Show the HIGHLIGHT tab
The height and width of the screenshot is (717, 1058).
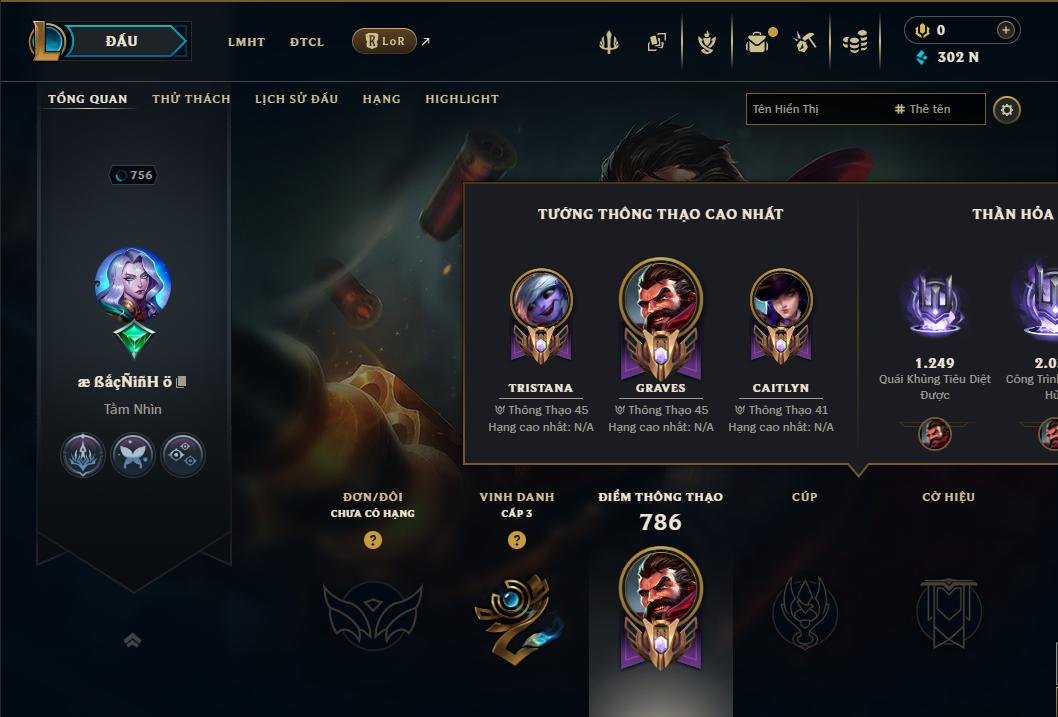(461, 99)
